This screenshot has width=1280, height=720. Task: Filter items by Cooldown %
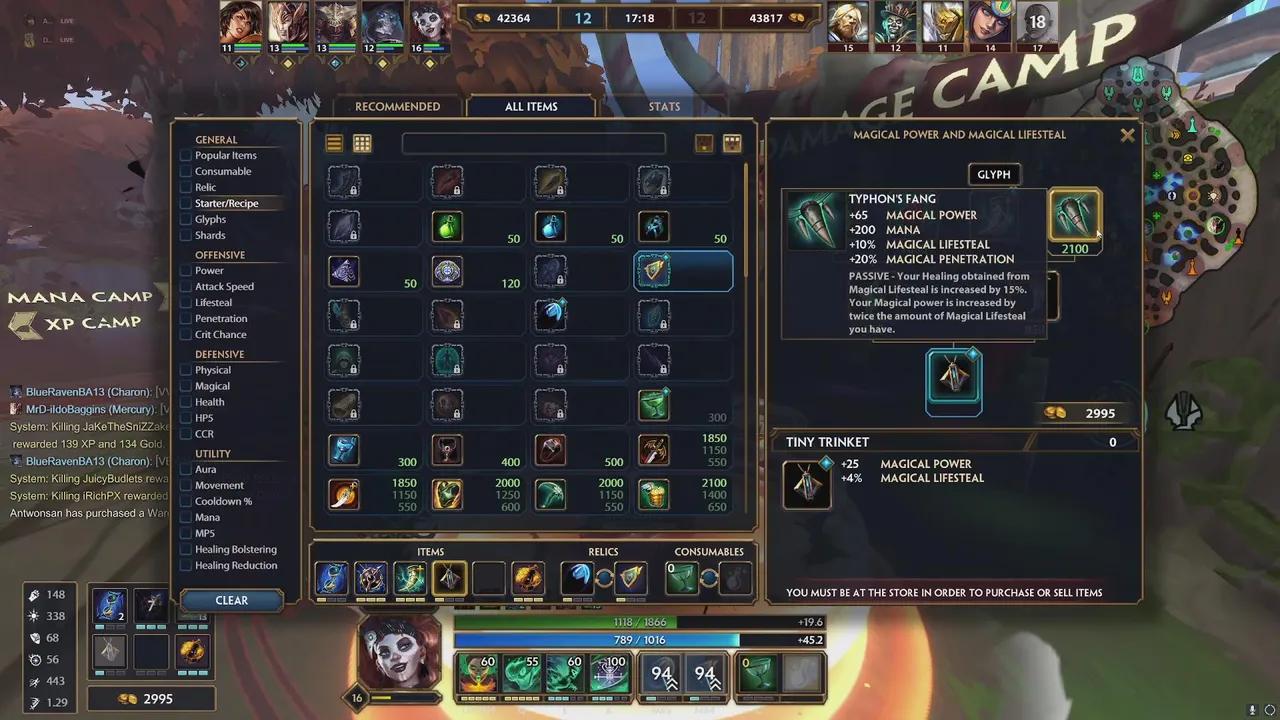186,502
